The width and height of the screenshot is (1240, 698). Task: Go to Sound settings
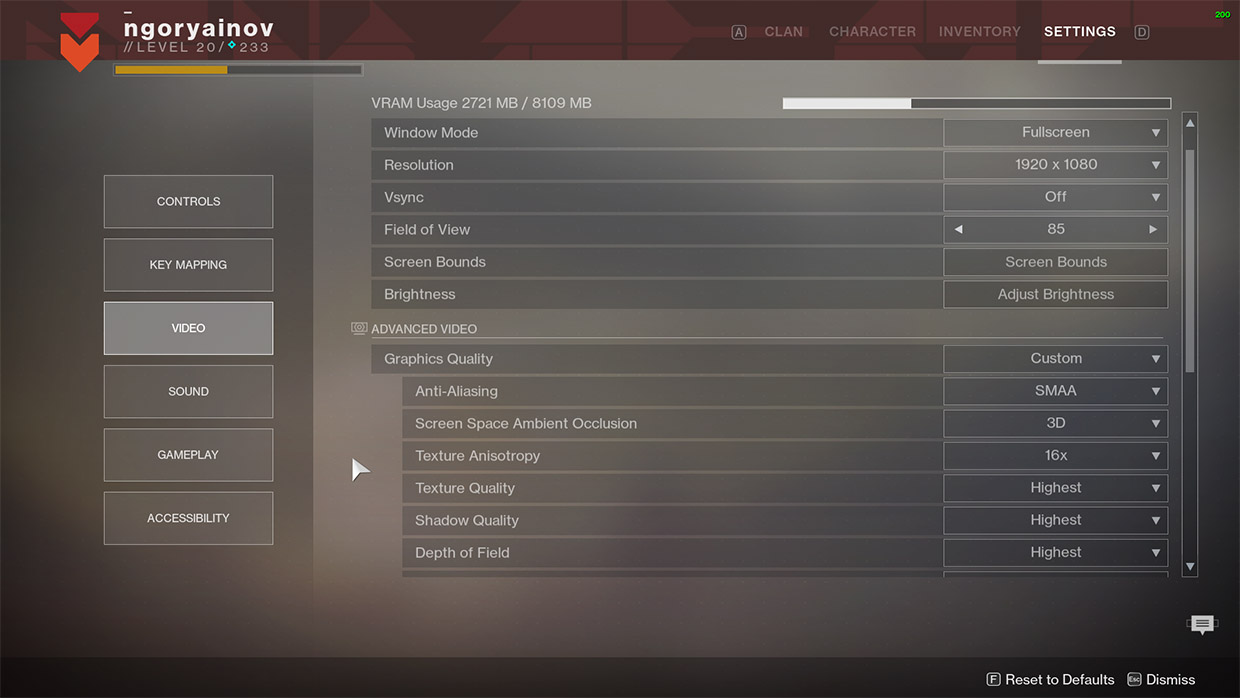tap(188, 391)
